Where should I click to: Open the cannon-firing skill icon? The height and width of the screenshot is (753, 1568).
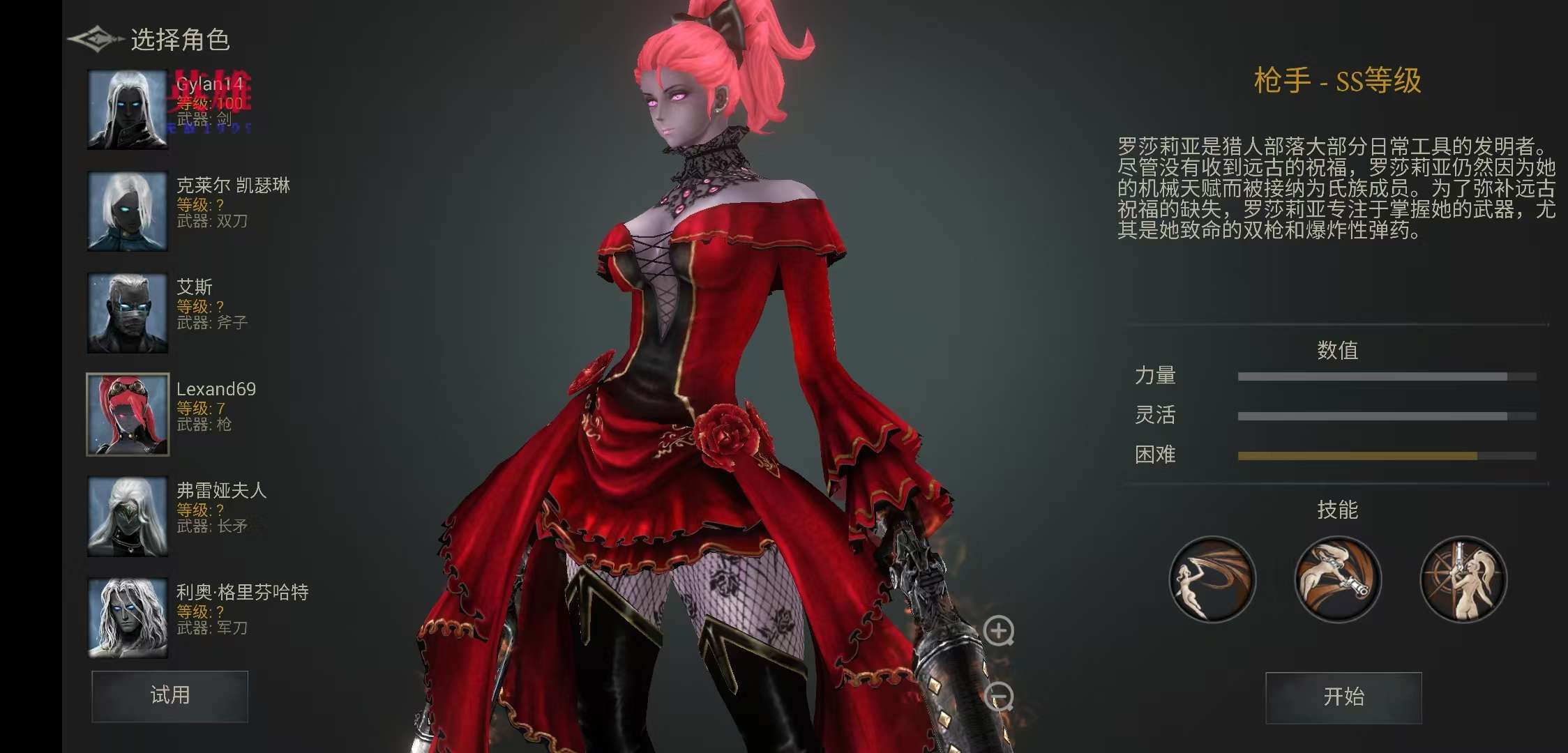(1338, 579)
